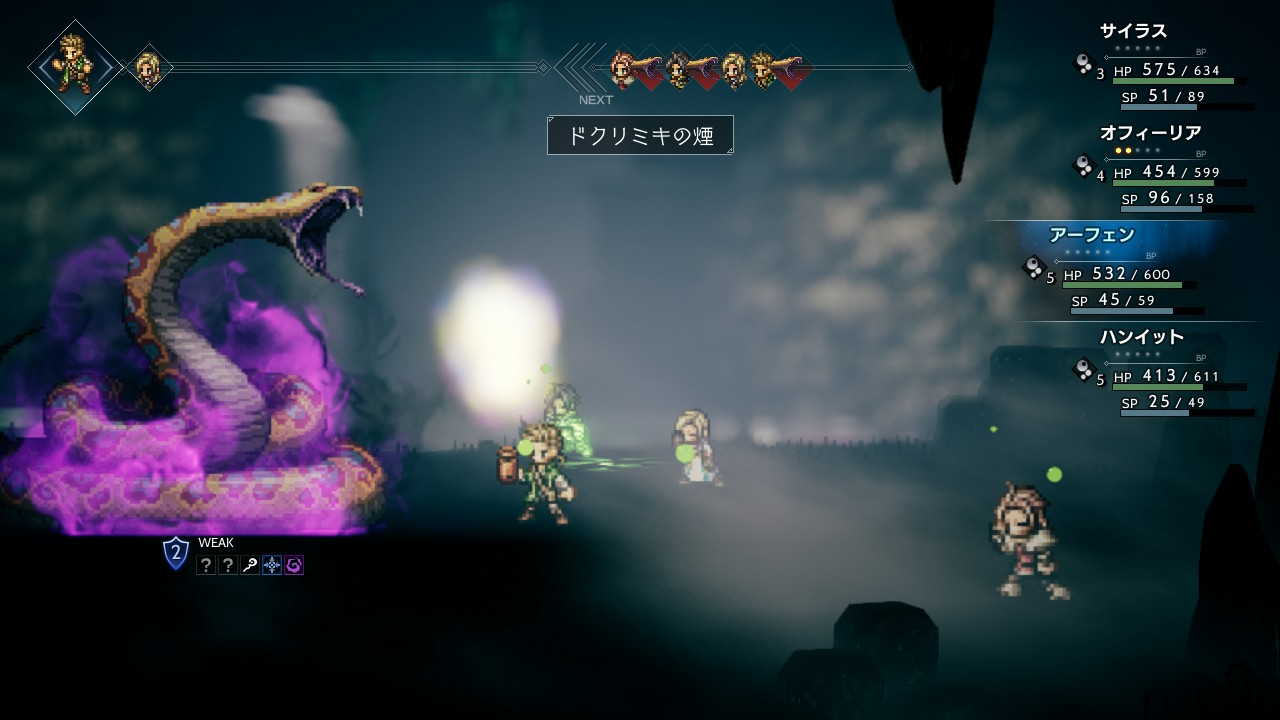Click the first red-haired portrait after NEXT marker

(624, 68)
